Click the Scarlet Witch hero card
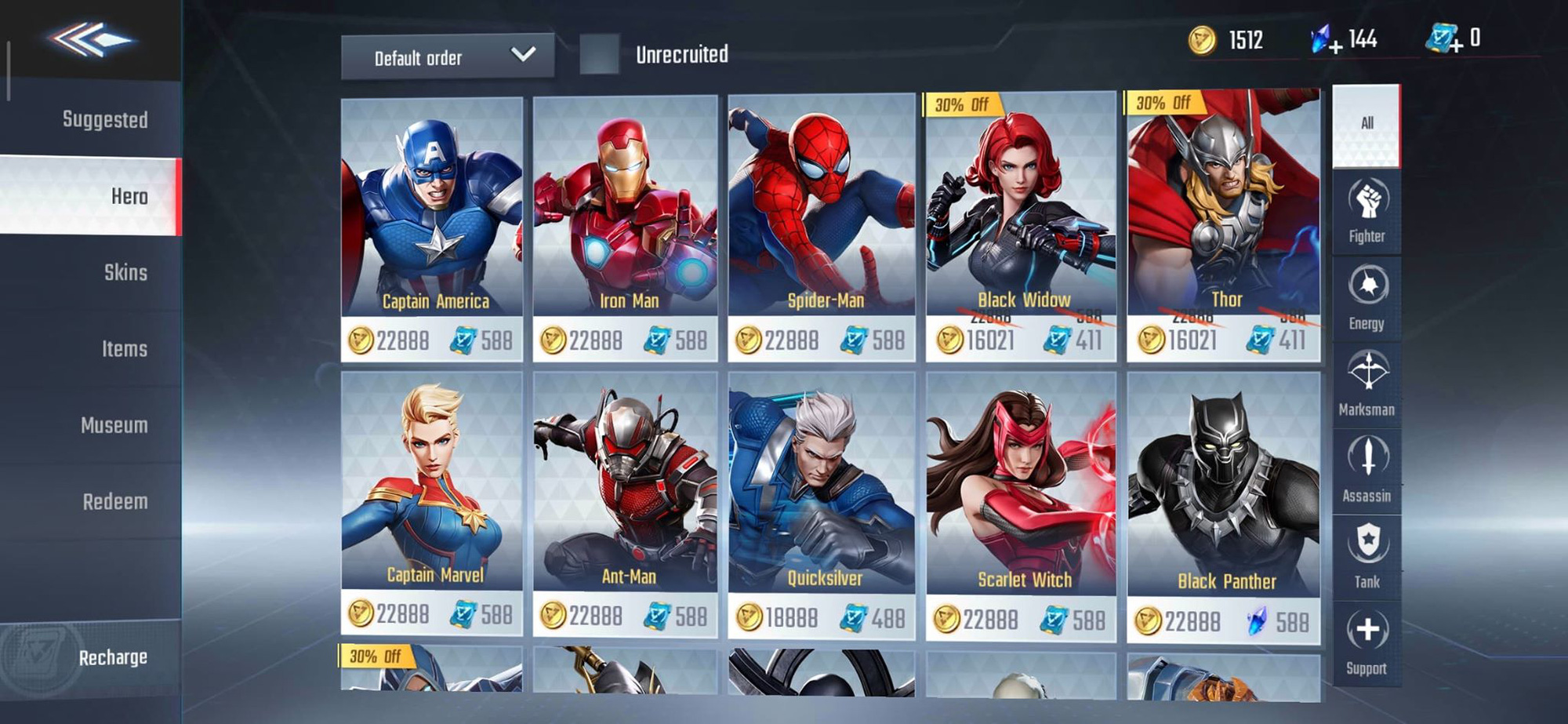The image size is (1568, 724). [x=1018, y=502]
